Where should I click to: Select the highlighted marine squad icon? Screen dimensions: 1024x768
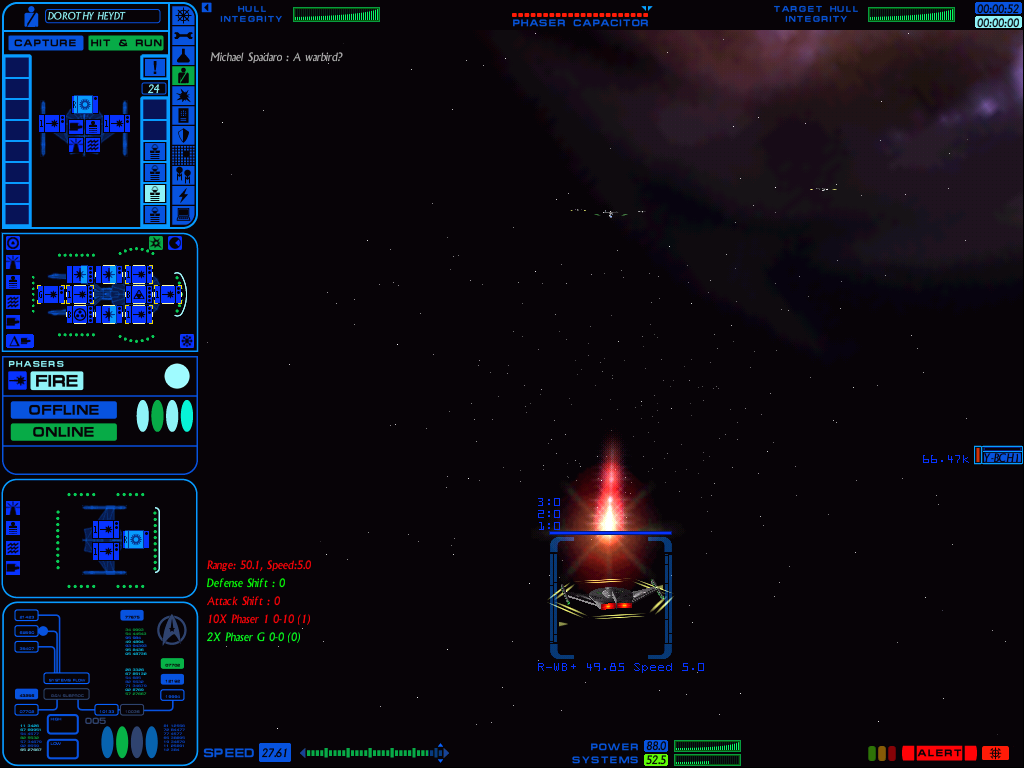[154, 193]
